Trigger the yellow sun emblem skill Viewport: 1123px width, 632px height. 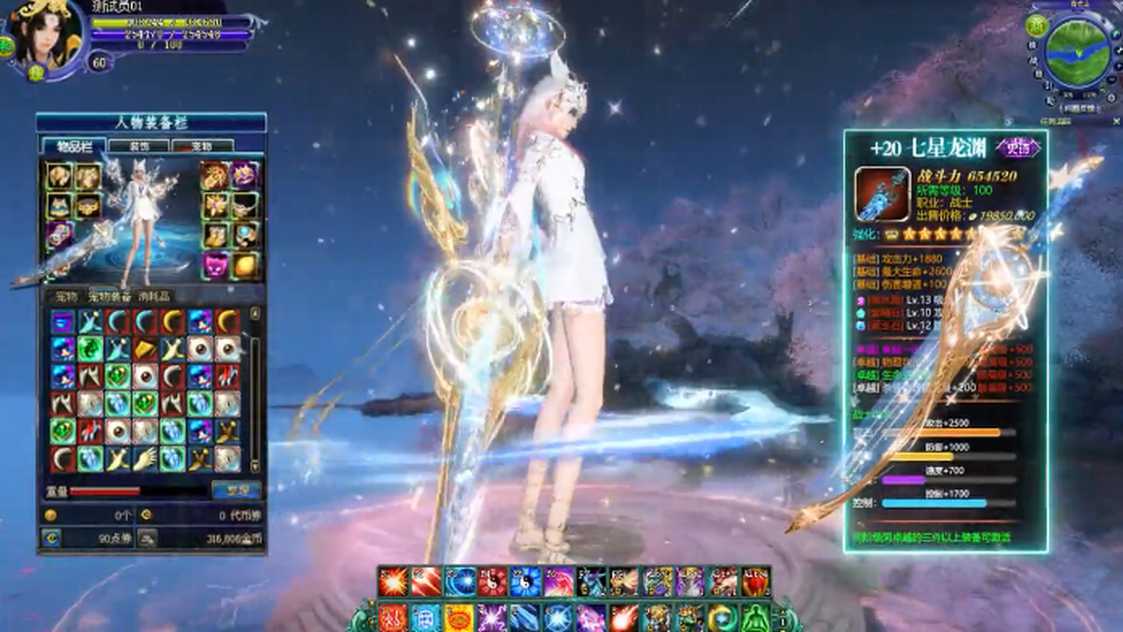(x=458, y=618)
